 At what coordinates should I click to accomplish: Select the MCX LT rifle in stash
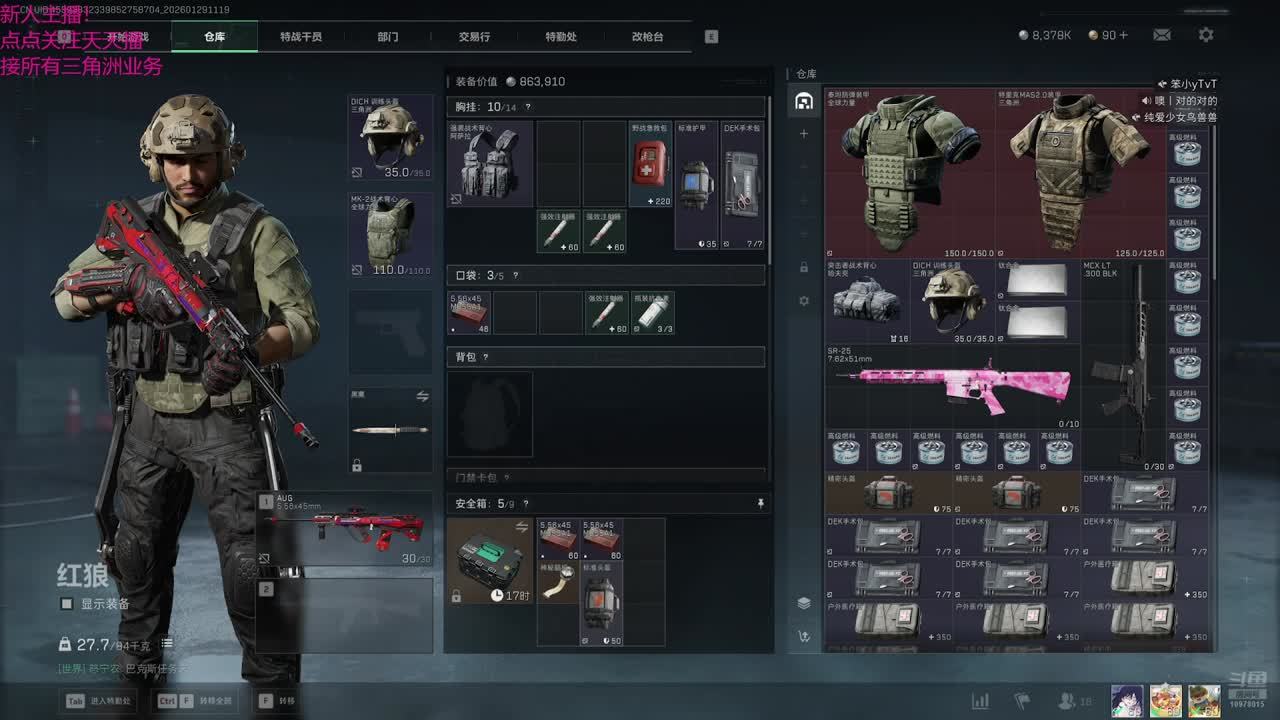(1124, 366)
